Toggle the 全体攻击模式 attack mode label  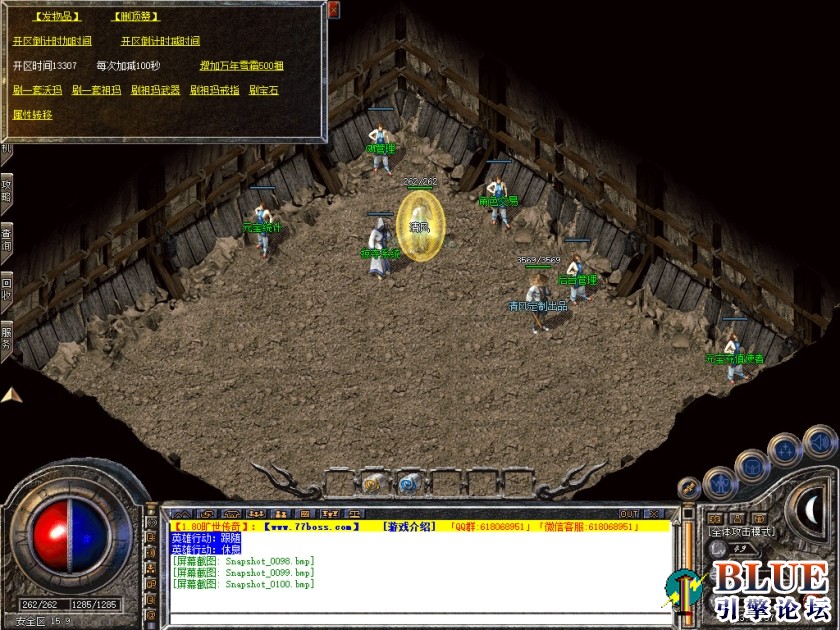pyautogui.click(x=741, y=532)
